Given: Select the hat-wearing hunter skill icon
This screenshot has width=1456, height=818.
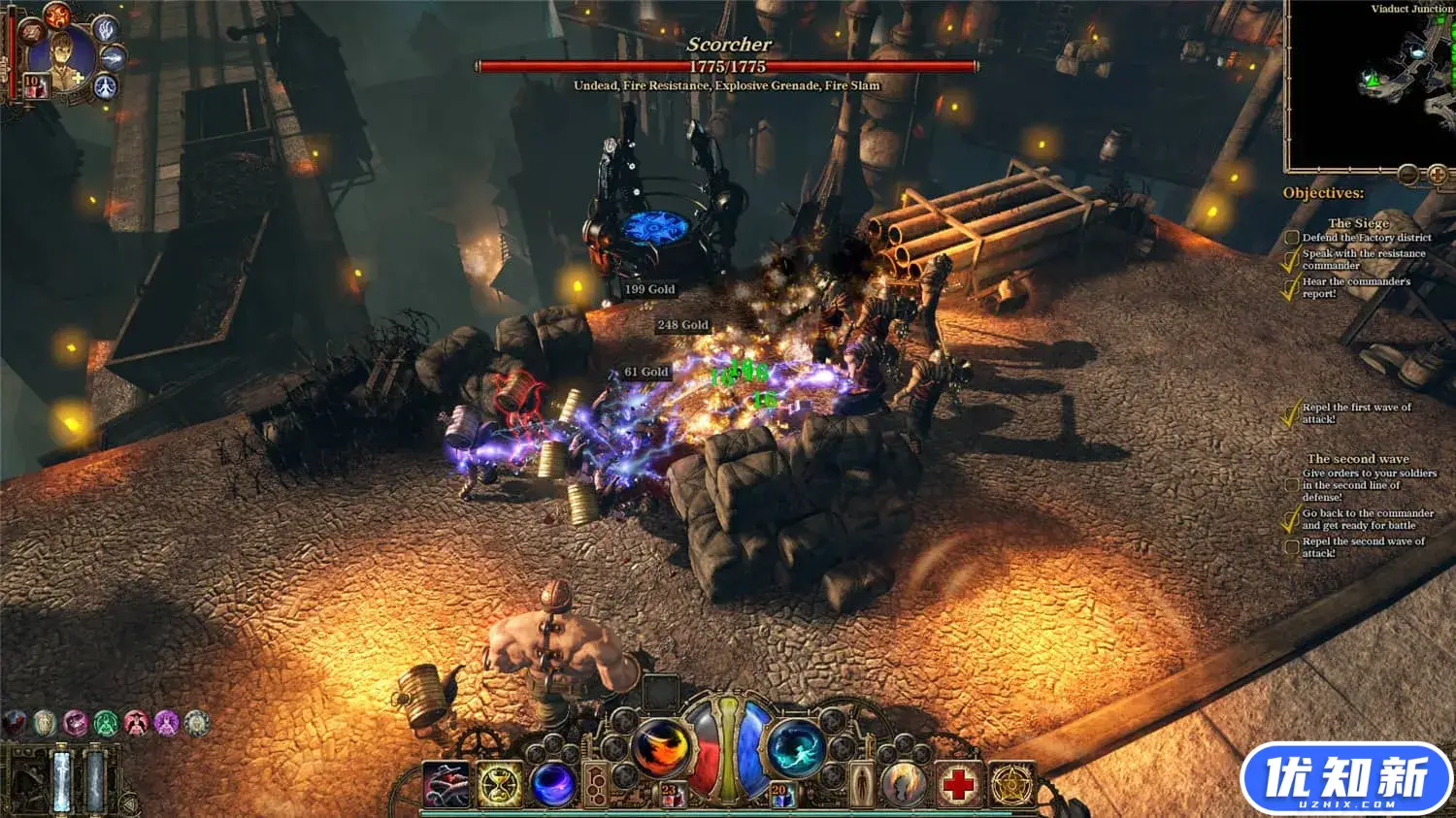Looking at the screenshot, I should [x=446, y=784].
